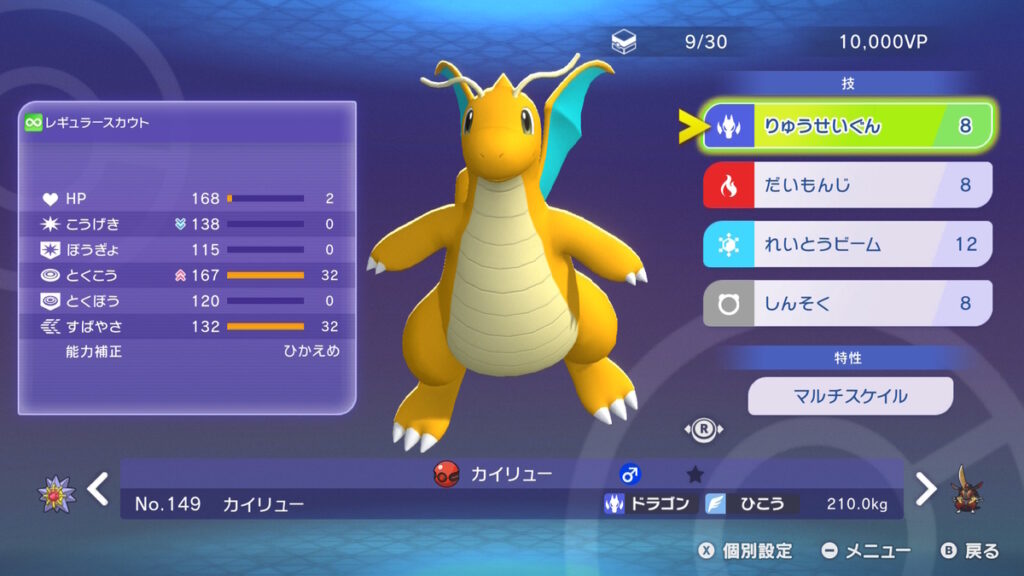
Task: Click the favorite star marker
Action: (x=695, y=475)
